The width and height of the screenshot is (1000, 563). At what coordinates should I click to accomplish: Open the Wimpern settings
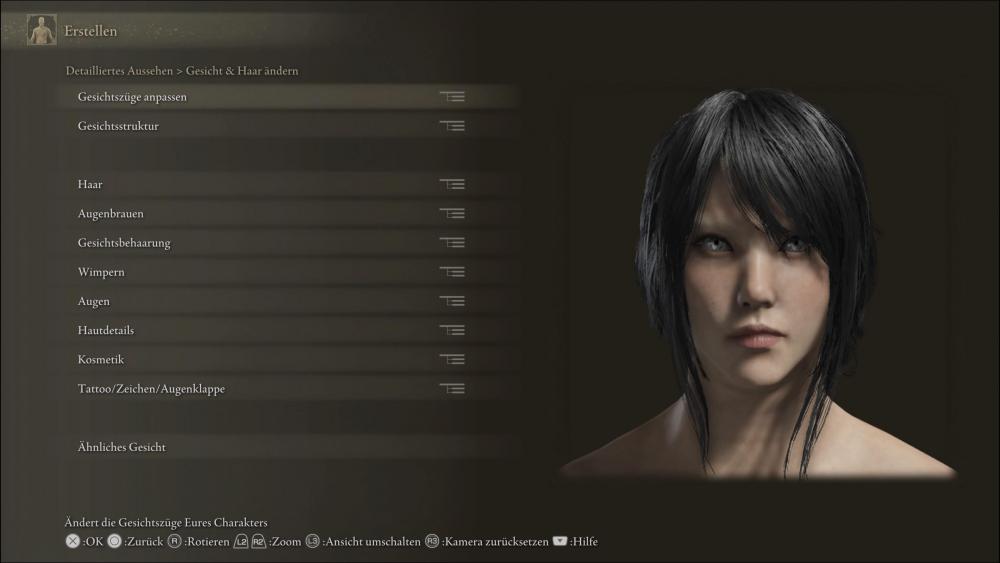point(101,272)
